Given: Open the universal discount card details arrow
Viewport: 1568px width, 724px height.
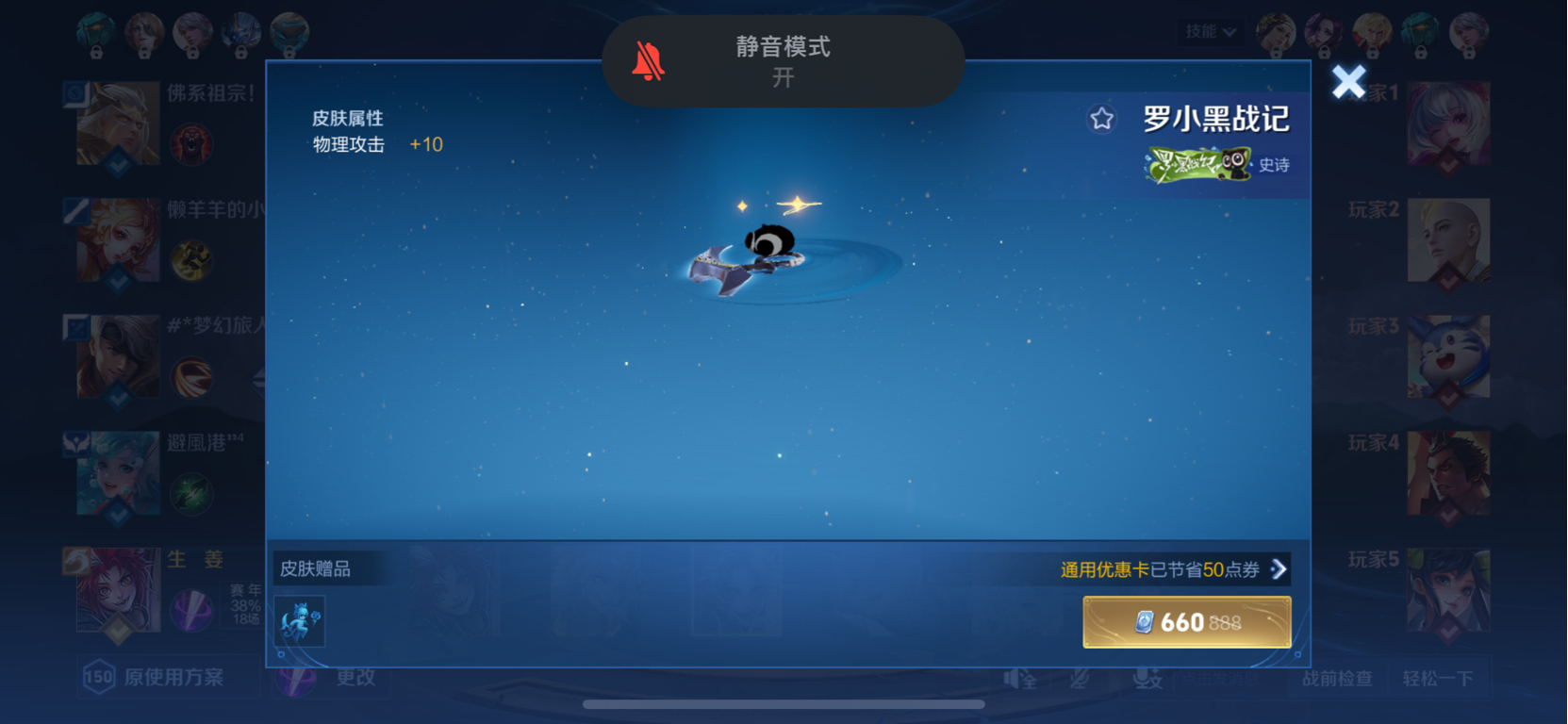Looking at the screenshot, I should pos(1279,569).
